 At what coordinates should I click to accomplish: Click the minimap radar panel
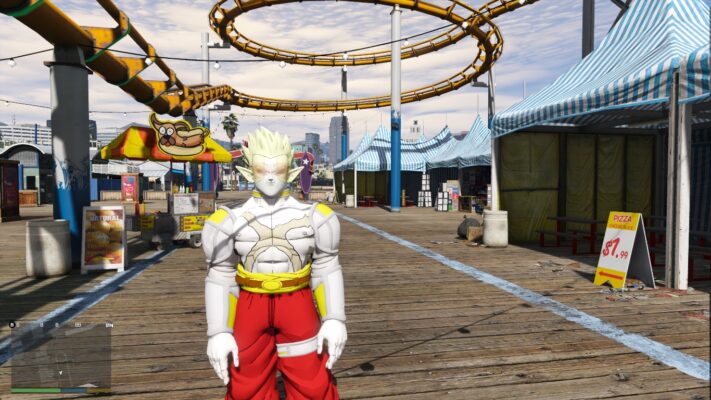click(x=61, y=356)
